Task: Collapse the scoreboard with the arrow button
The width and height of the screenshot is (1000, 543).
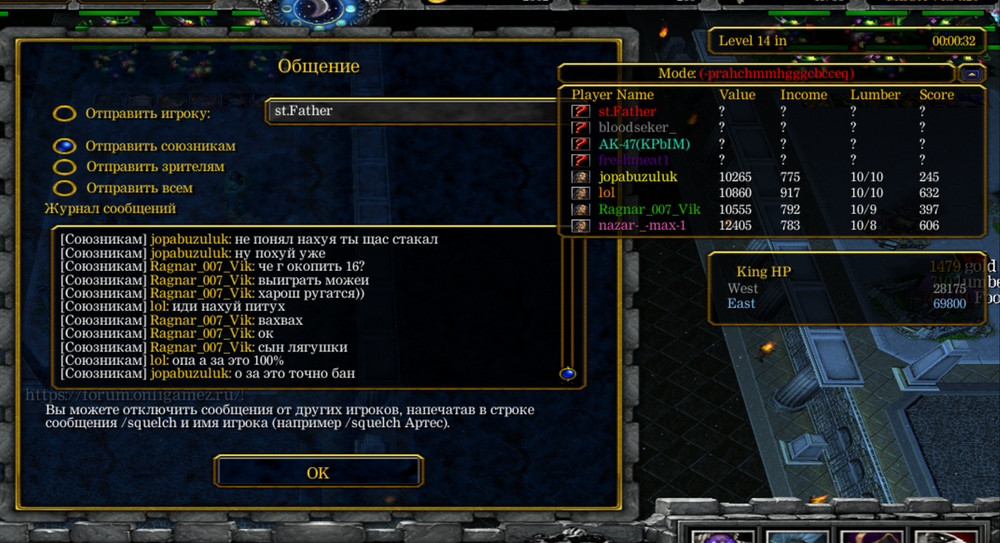Action: 970,74
